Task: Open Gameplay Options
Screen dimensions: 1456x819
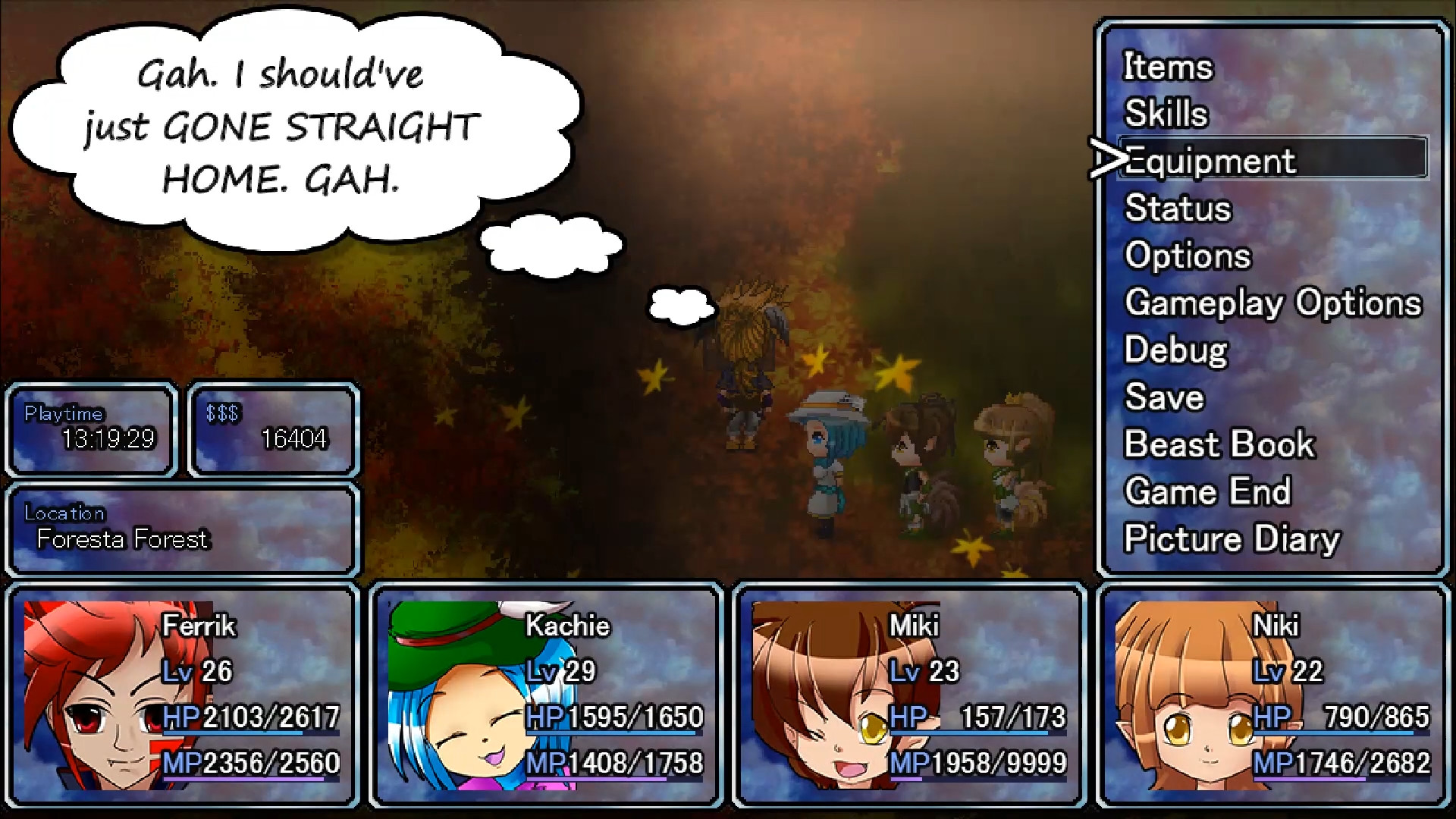Action: point(1274,303)
